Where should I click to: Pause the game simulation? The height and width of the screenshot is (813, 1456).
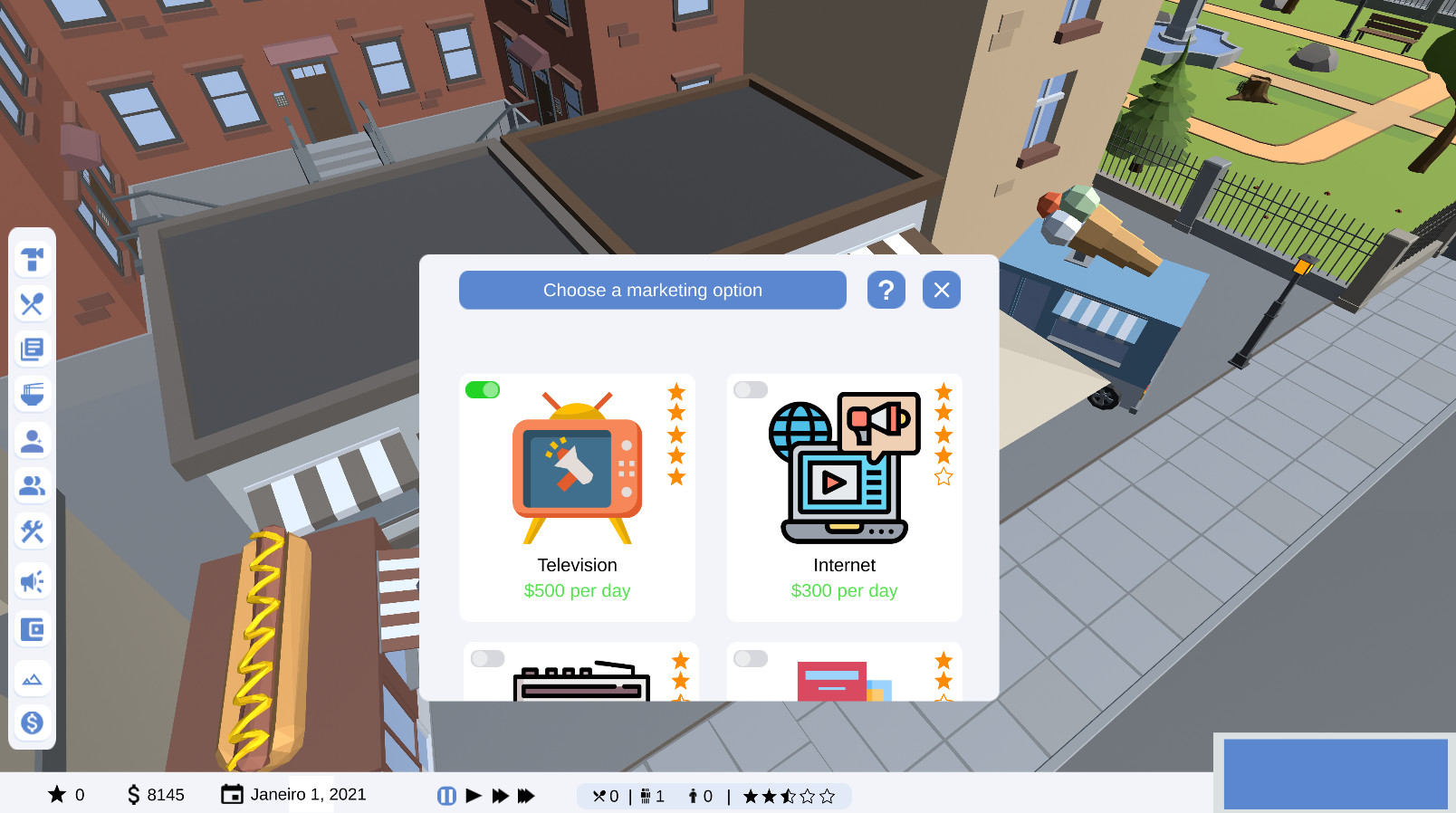446,795
